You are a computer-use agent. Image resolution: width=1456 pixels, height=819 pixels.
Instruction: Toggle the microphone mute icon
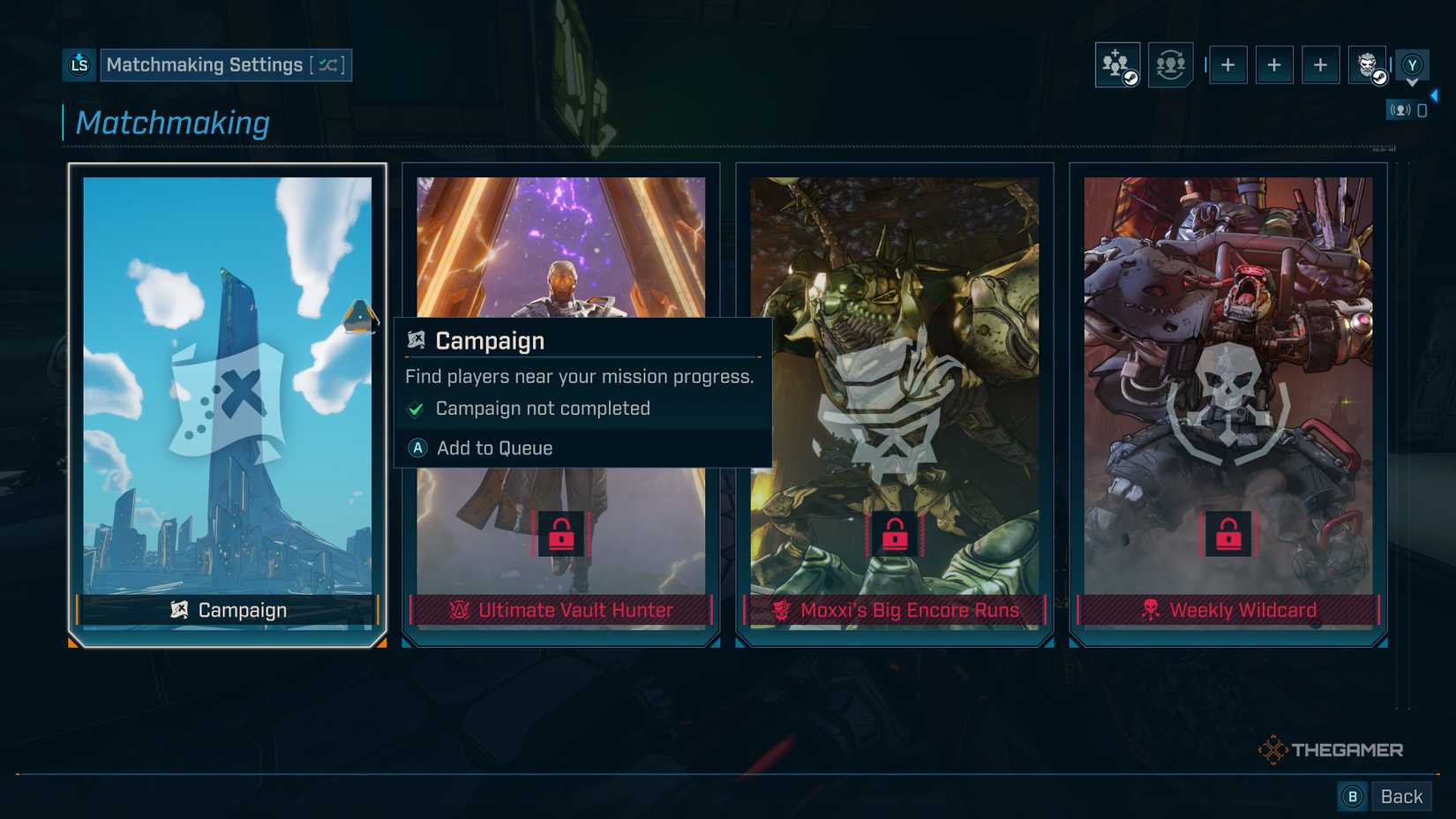(x=1422, y=109)
